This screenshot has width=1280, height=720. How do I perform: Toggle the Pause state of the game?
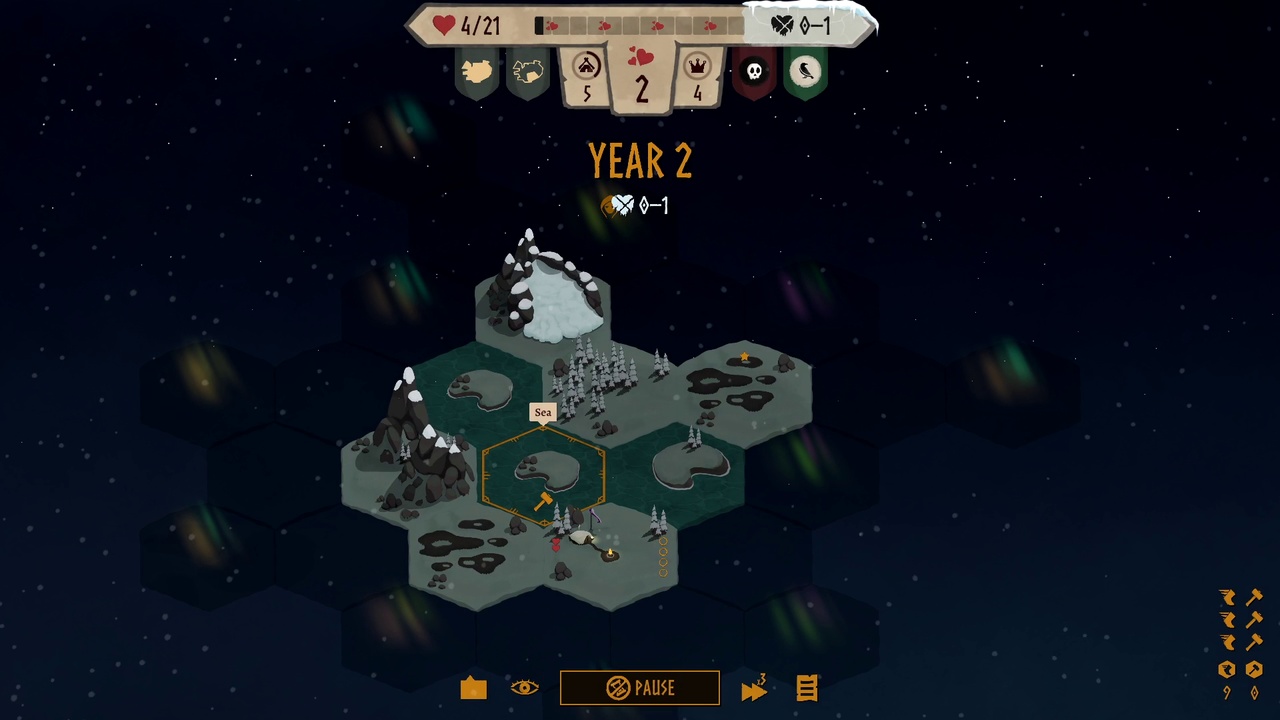640,688
